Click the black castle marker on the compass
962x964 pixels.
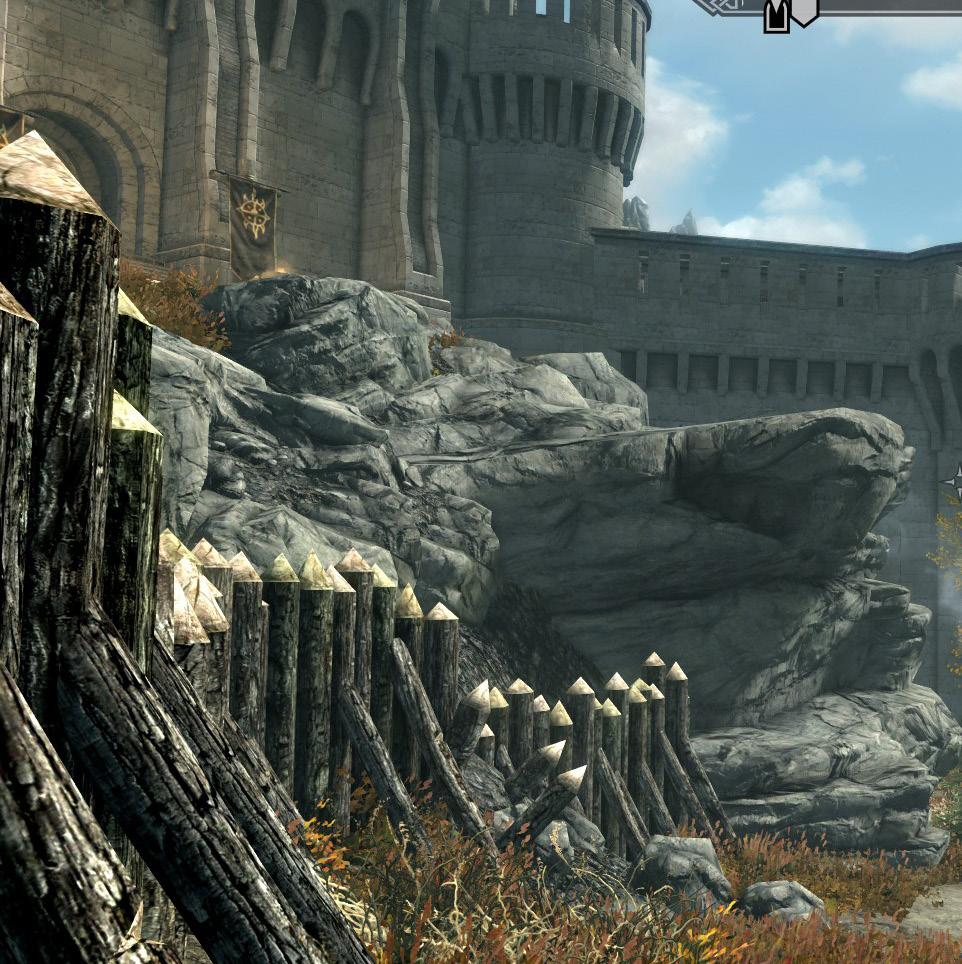point(776,16)
